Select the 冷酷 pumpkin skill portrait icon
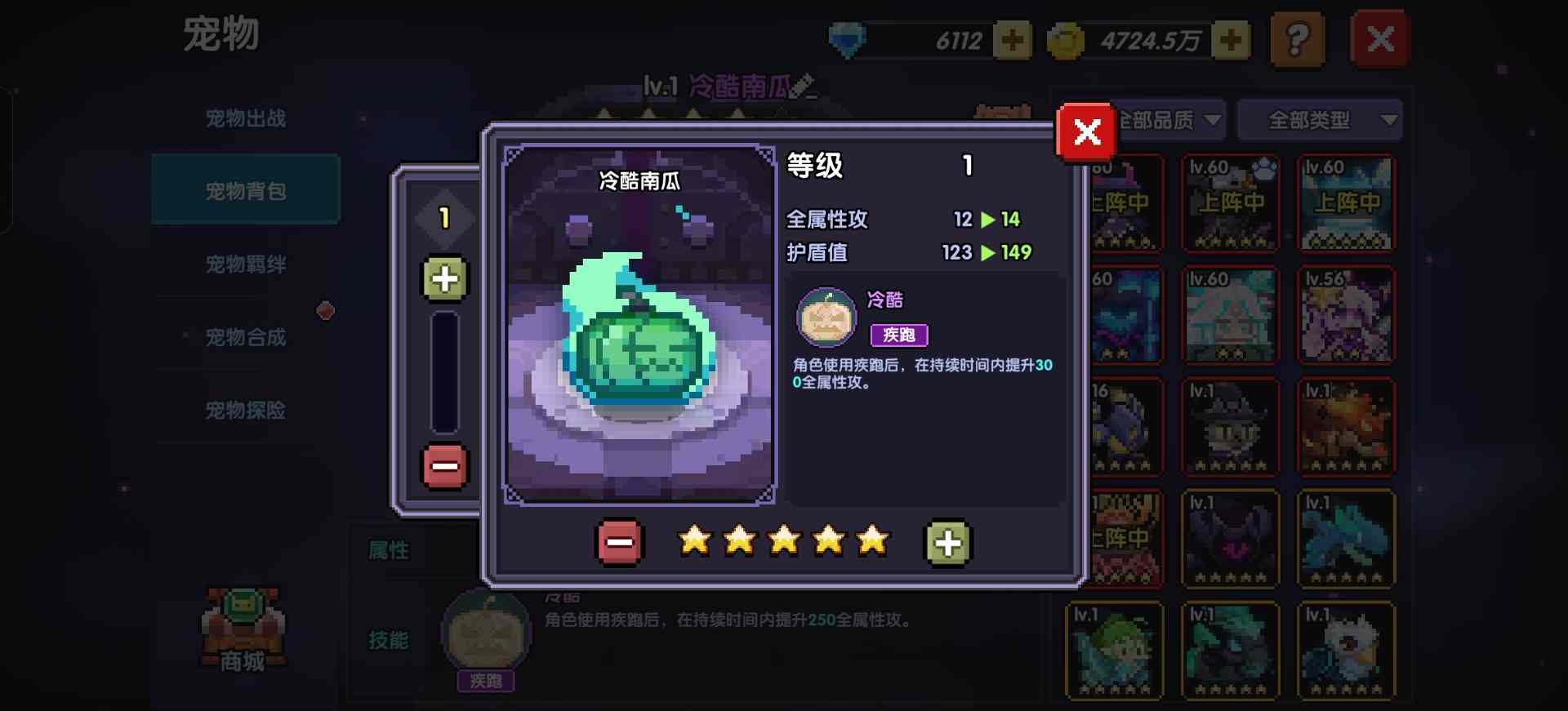This screenshot has height=711, width=1568. click(x=825, y=317)
